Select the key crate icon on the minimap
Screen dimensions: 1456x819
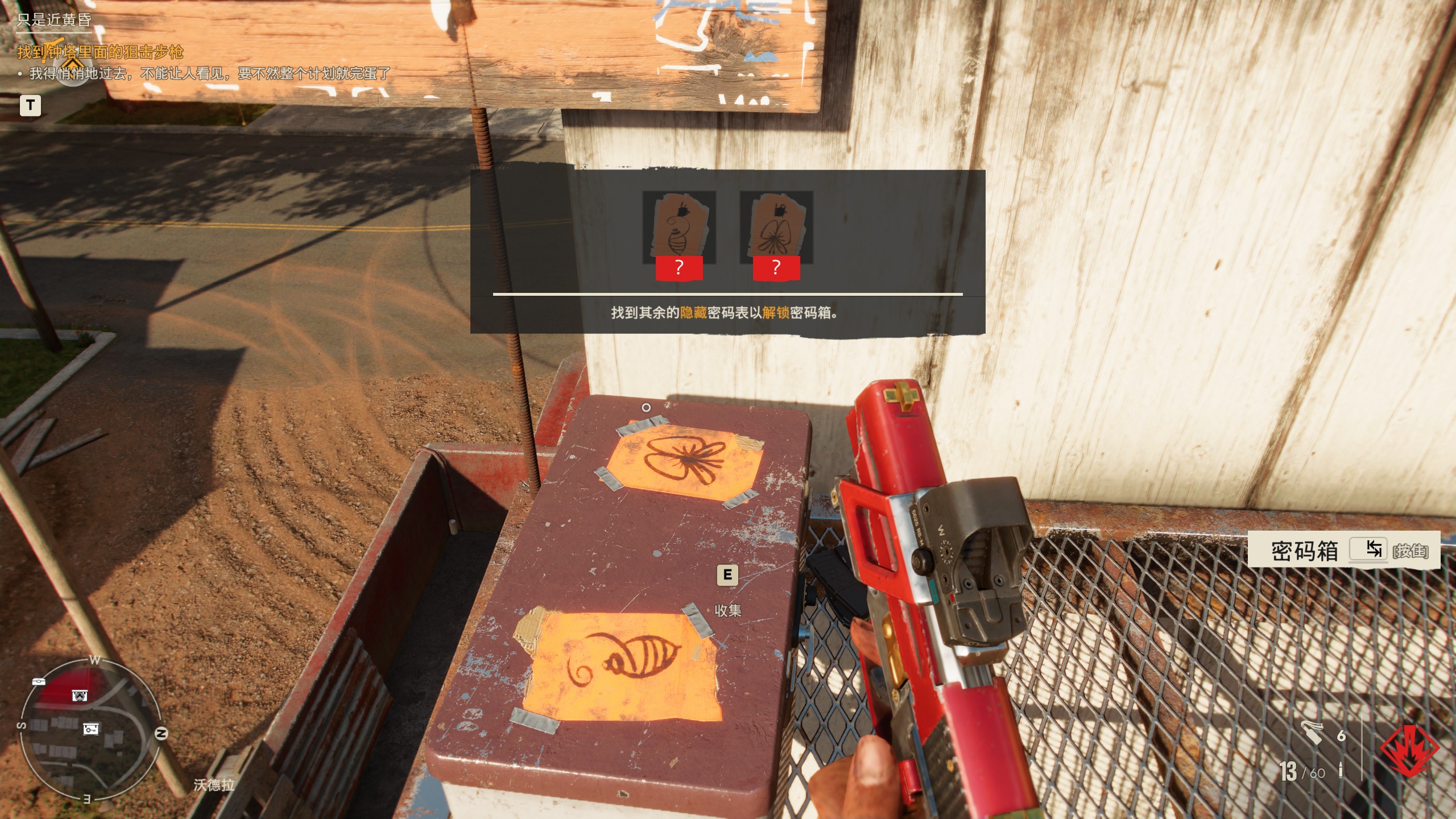click(x=91, y=730)
